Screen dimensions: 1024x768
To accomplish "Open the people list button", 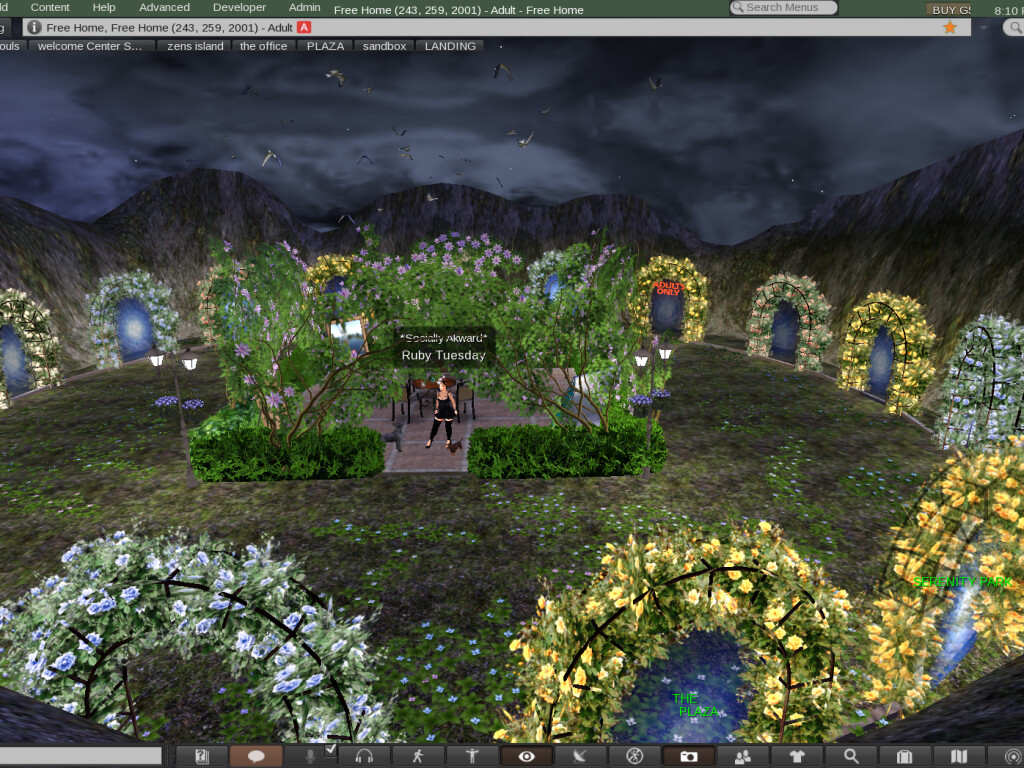I will click(742, 756).
